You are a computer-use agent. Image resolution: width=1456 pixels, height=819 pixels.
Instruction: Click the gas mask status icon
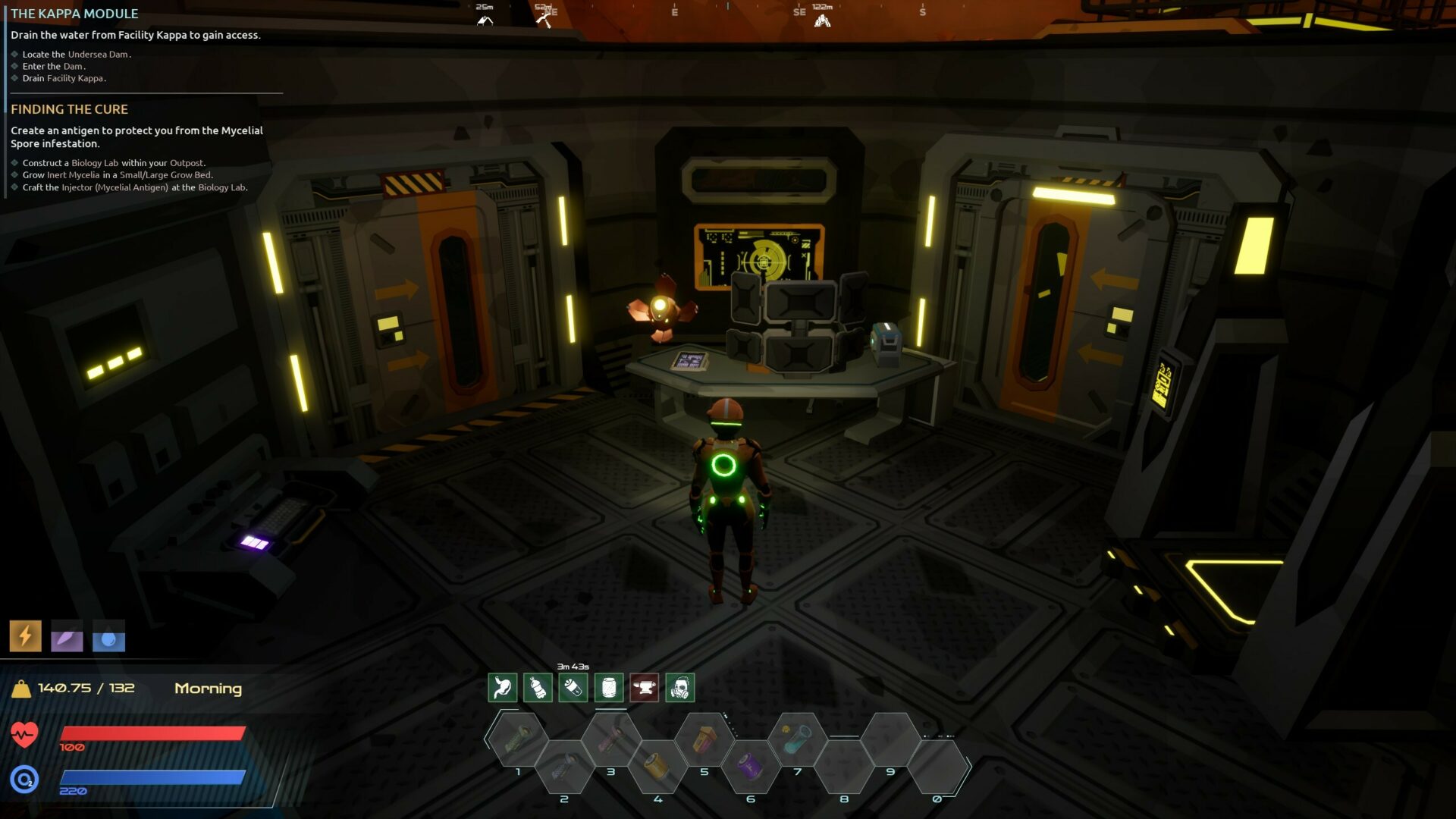pyautogui.click(x=680, y=688)
